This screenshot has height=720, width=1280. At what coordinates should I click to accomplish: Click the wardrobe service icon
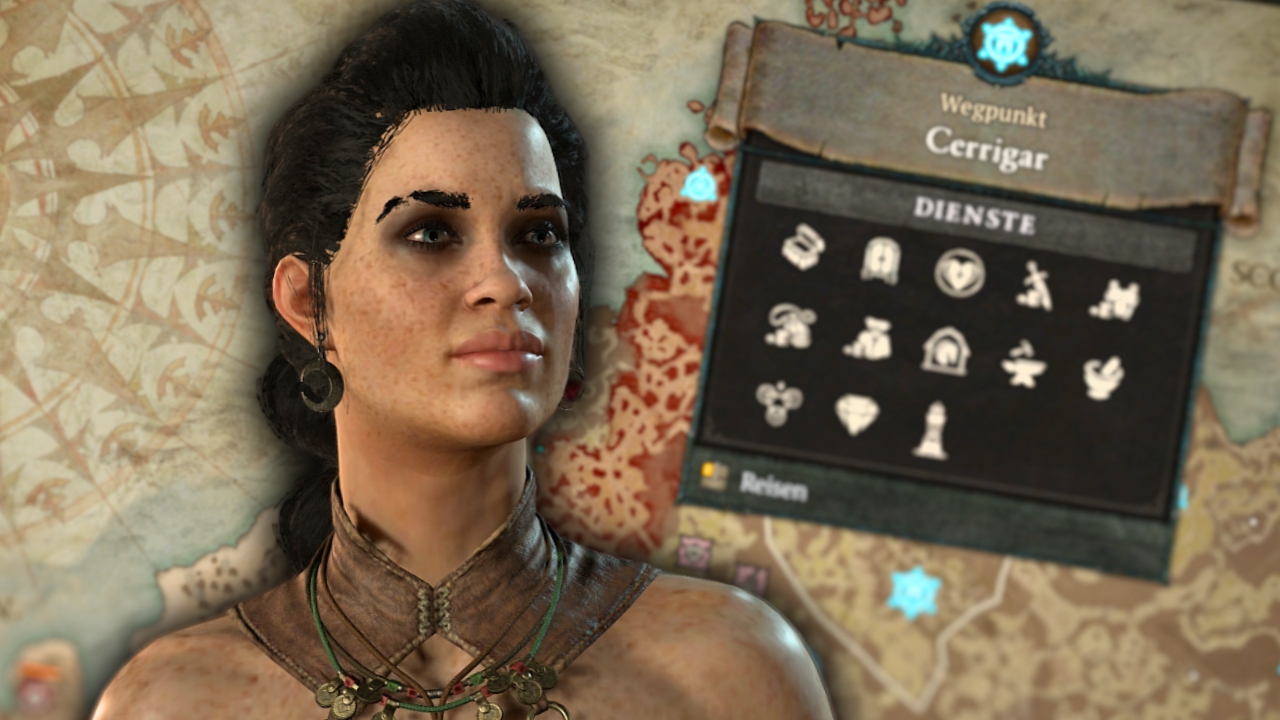coord(880,261)
